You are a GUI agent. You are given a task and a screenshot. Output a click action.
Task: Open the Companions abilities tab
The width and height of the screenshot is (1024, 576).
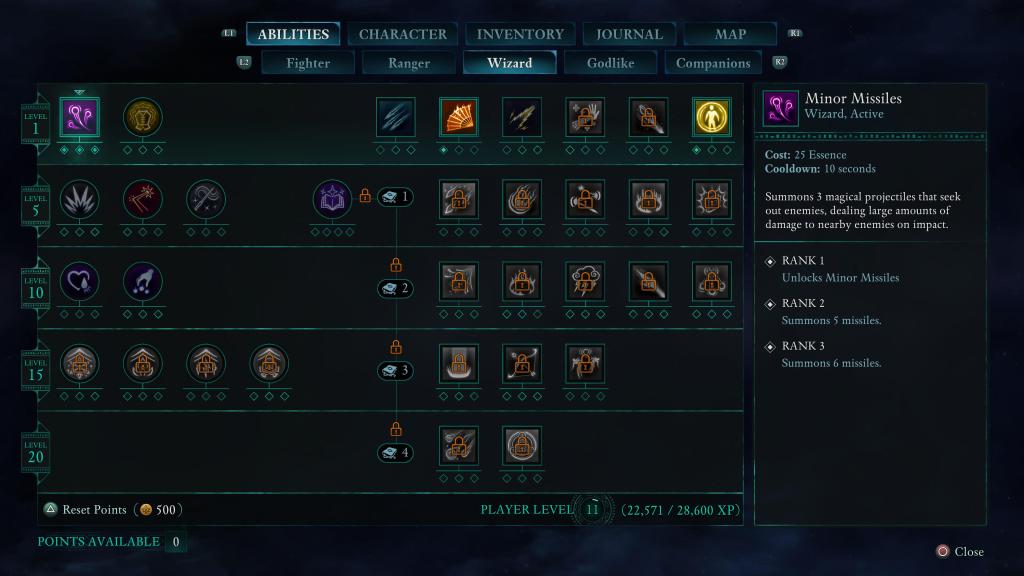(x=713, y=63)
